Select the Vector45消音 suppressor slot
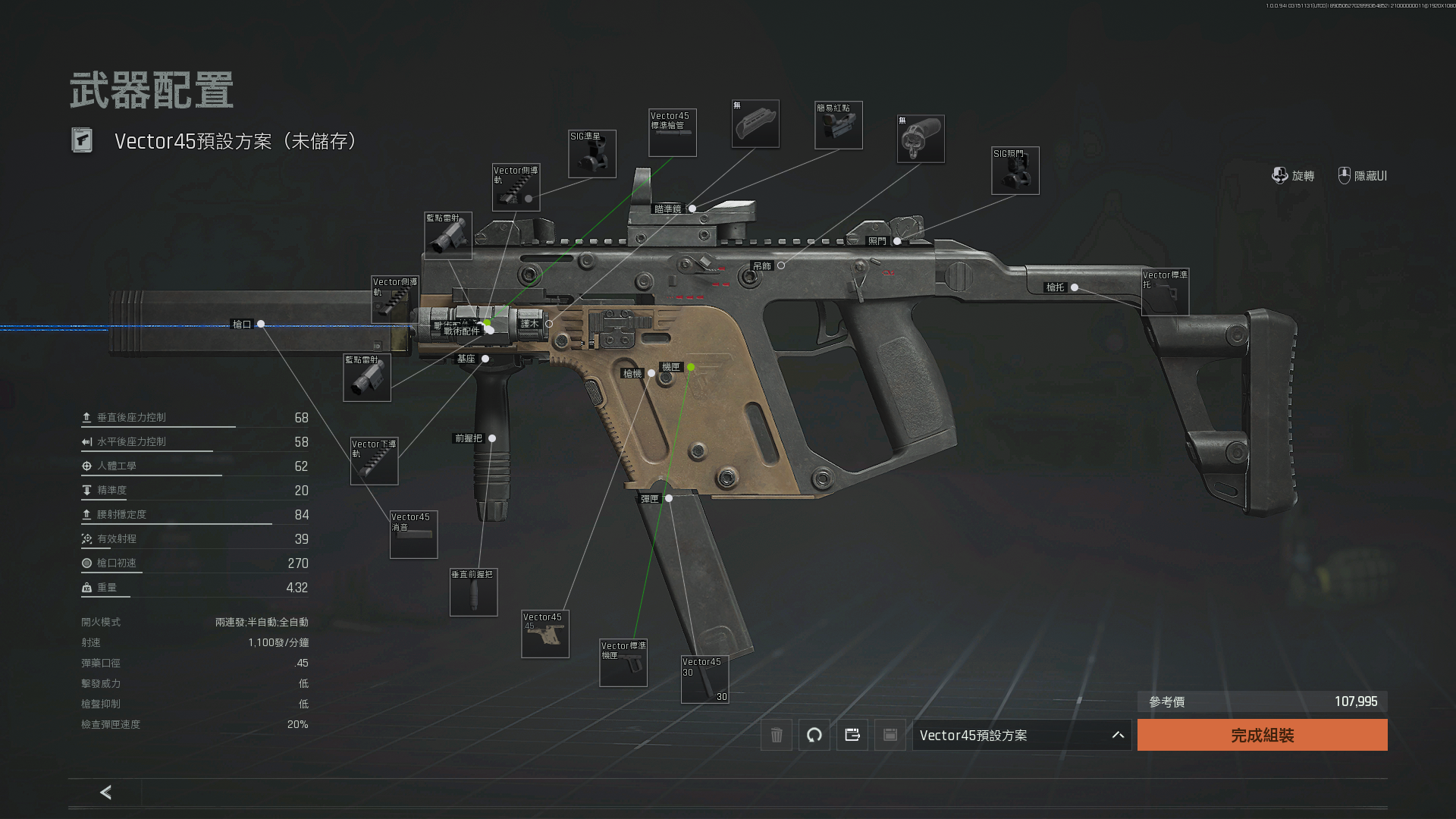This screenshot has height=819, width=1456. (x=413, y=535)
